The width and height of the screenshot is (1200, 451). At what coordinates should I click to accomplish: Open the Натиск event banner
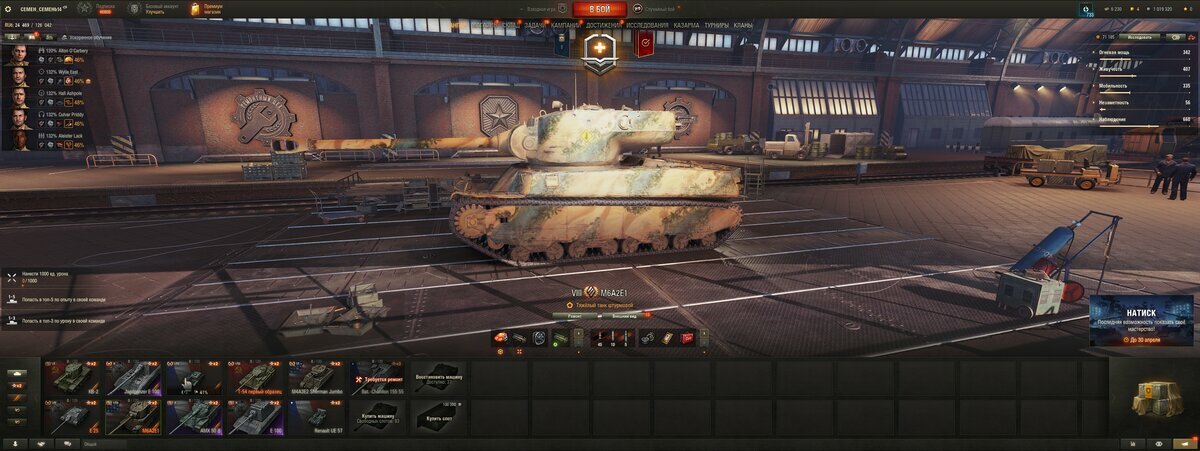(x=1141, y=321)
